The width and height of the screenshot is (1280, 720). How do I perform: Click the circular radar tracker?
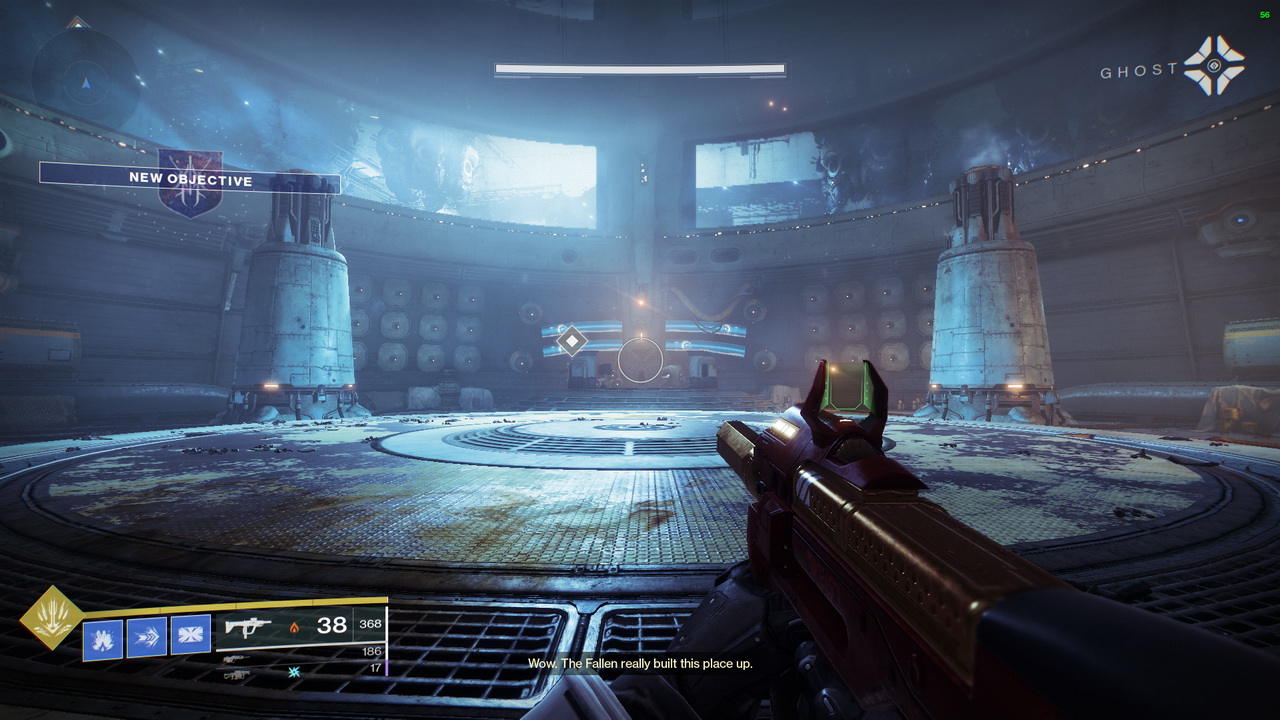85,75
